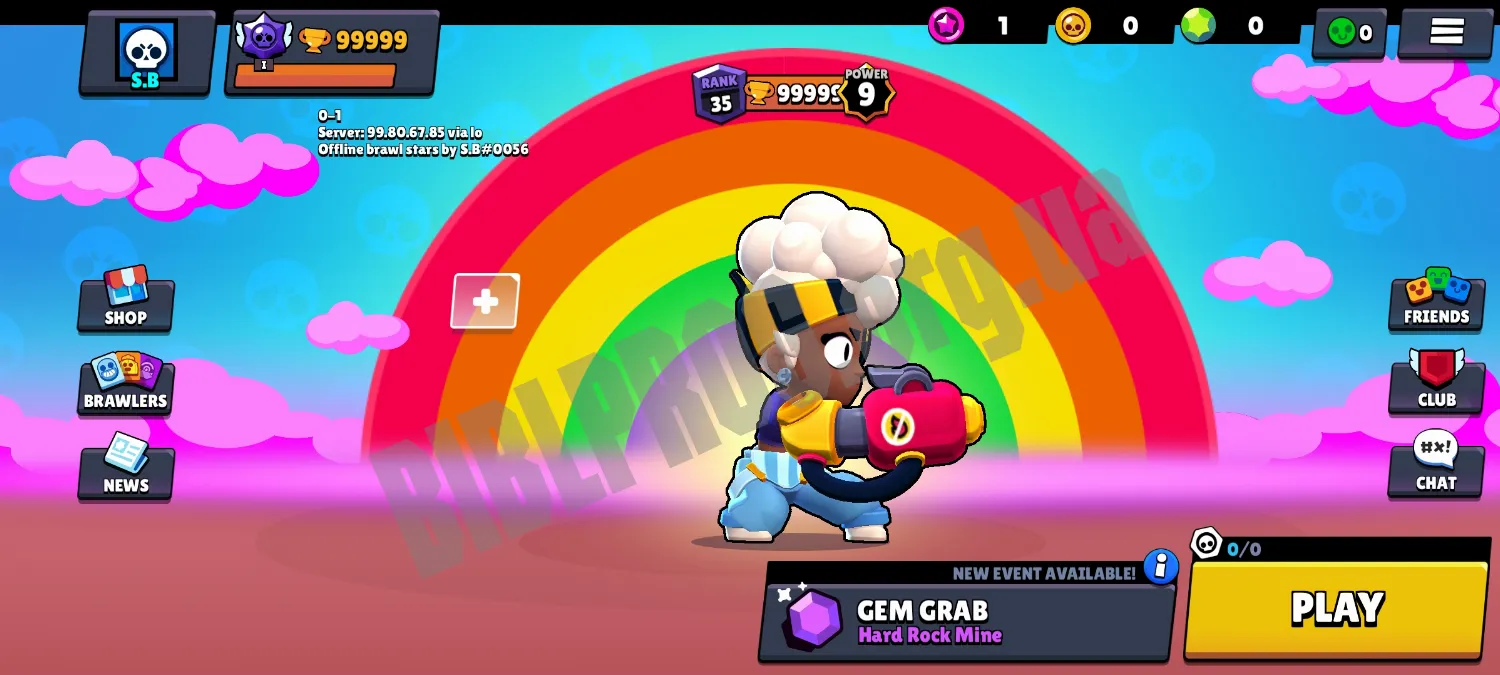
Task: Open the Friends list
Action: point(1436,299)
